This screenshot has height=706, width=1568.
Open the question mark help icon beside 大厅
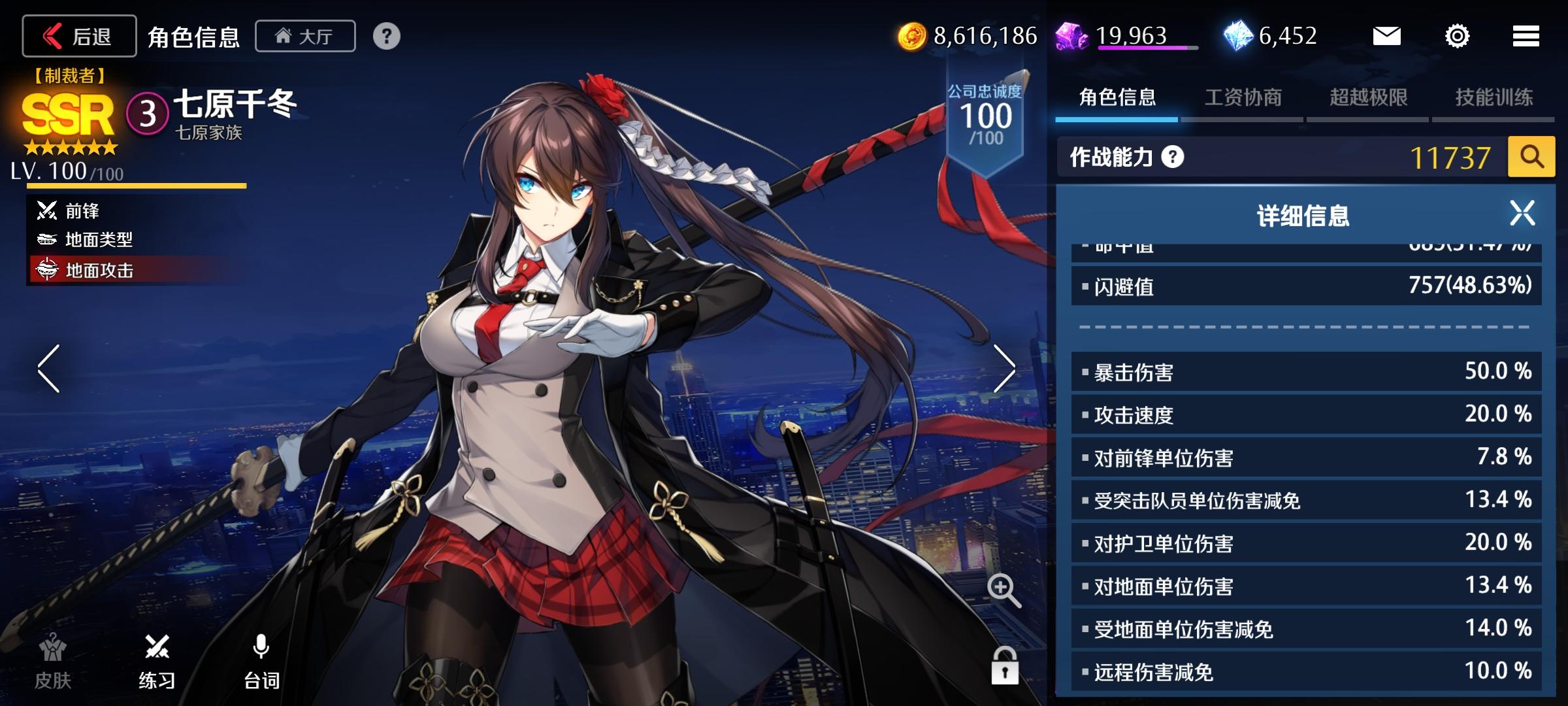[387, 36]
